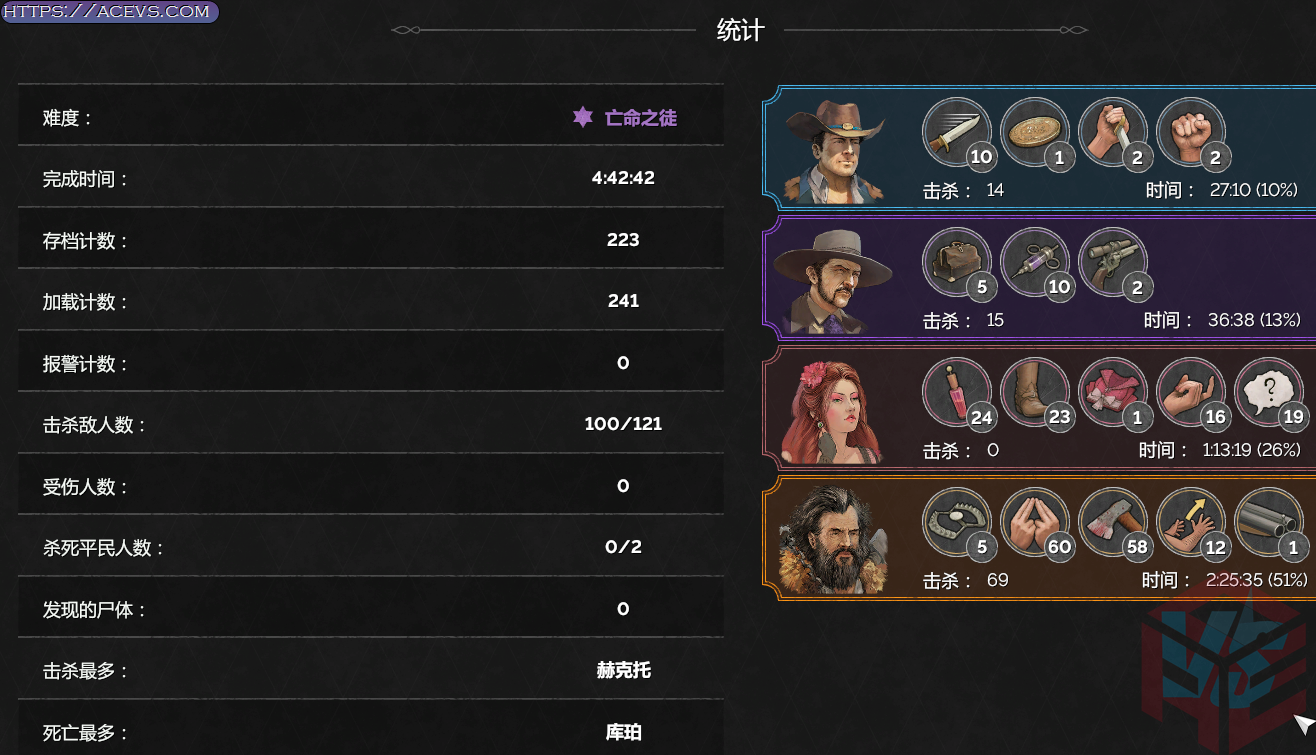The width and height of the screenshot is (1316, 755).
Task: Click Cooper's knife stab kill icon
Action: point(1113,130)
